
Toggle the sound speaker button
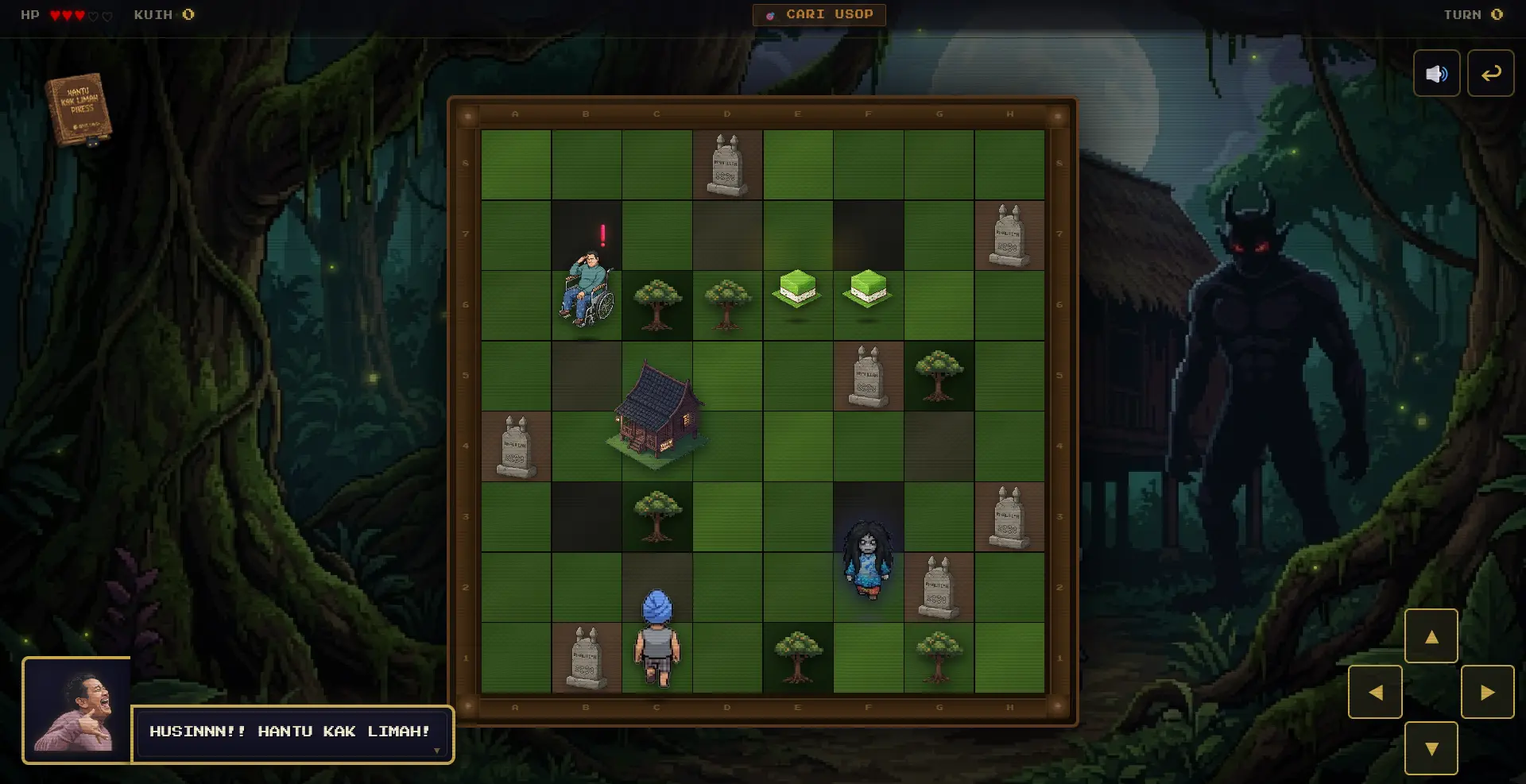click(x=1436, y=74)
